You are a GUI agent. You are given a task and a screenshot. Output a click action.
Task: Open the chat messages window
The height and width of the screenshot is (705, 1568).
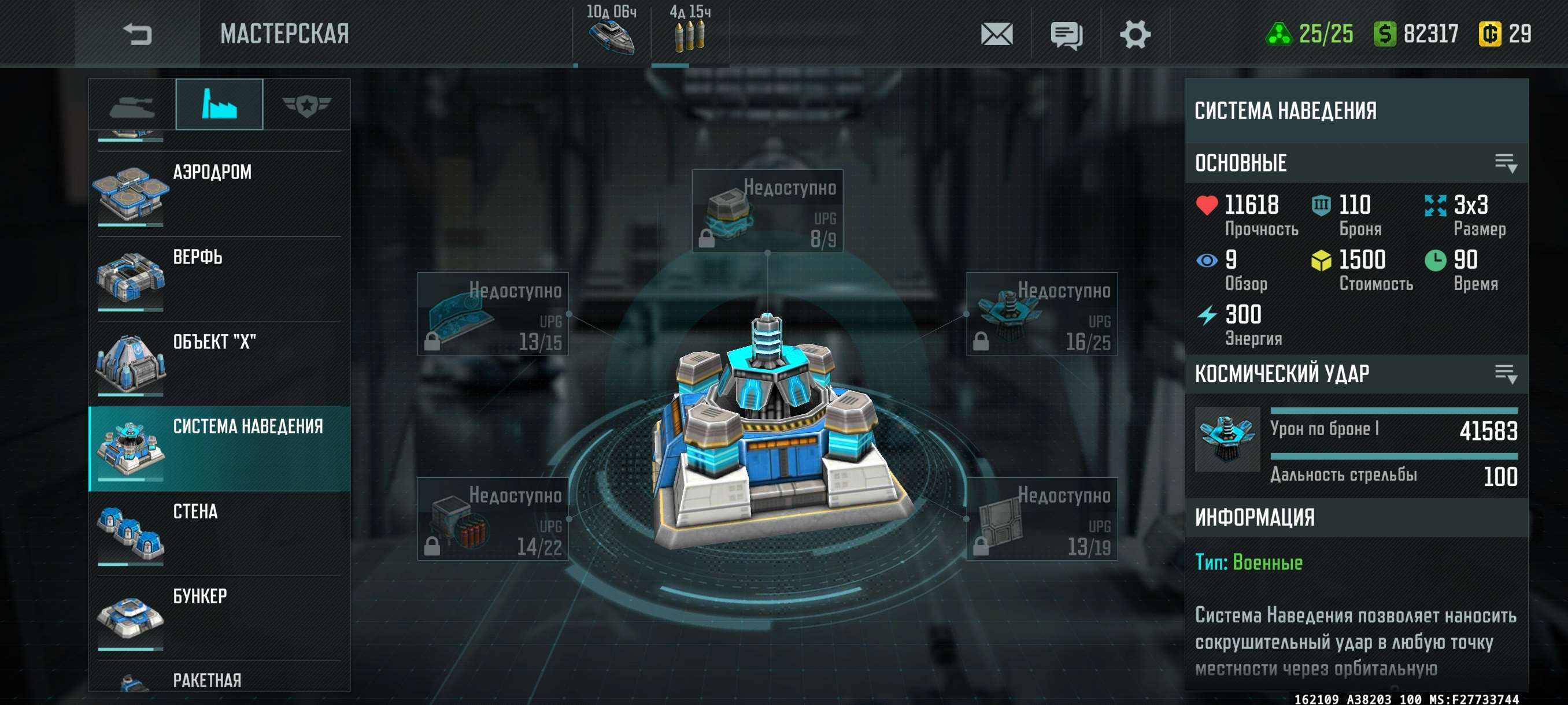click(x=1066, y=34)
